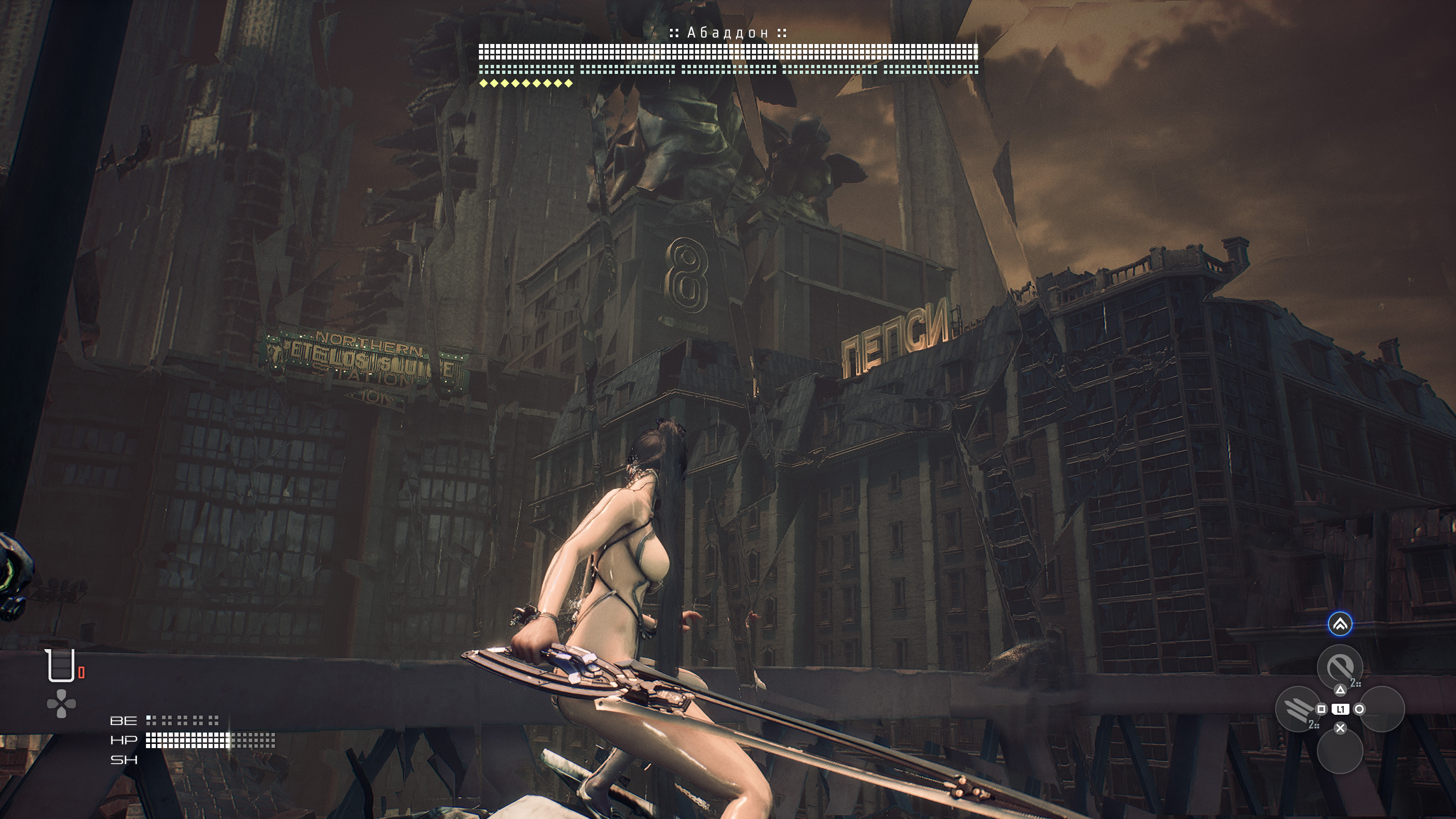Use the empty healing potion beaker
1456x819 pixels.
(x=61, y=665)
